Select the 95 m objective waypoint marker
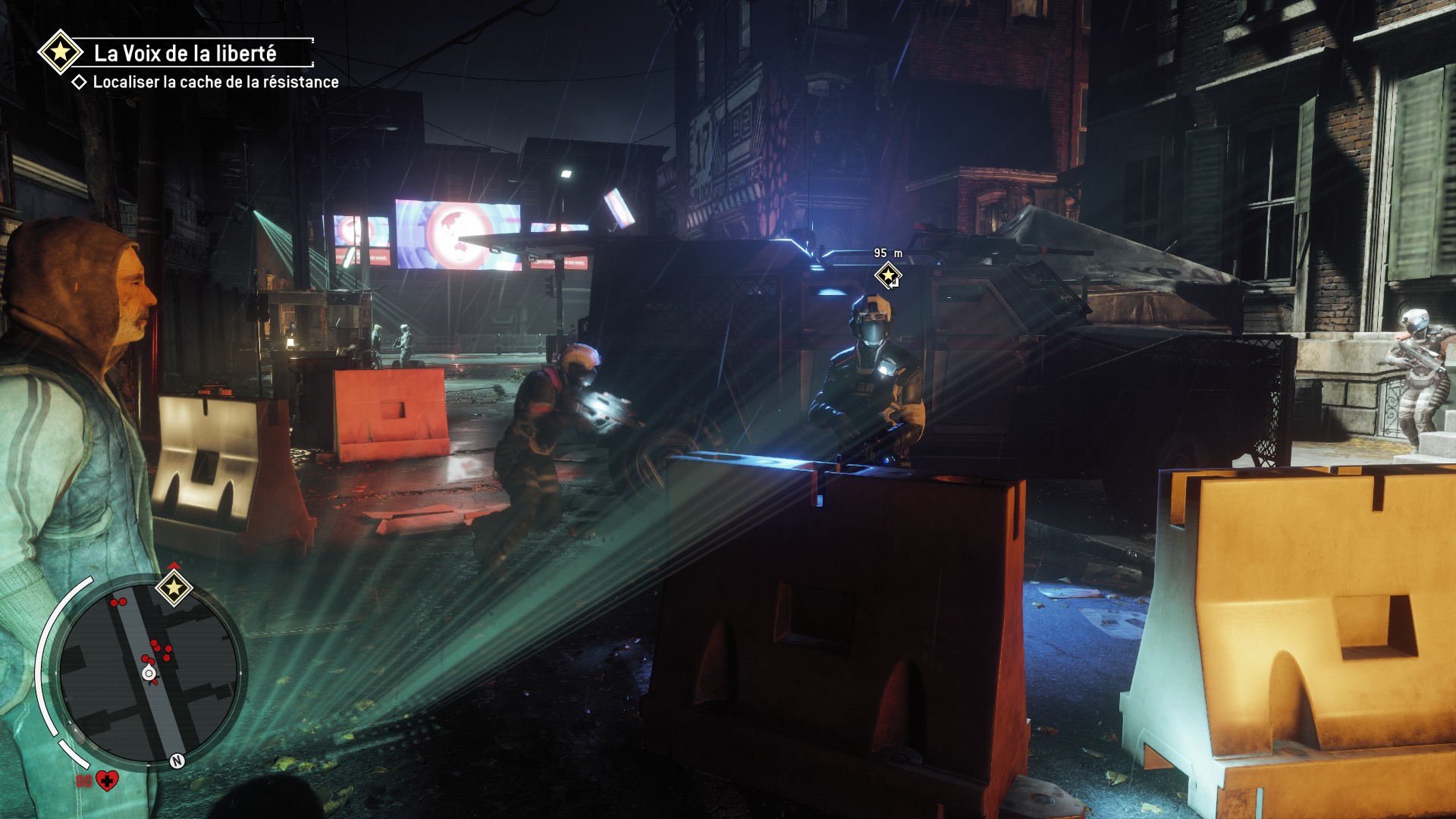Screen dimensions: 1456x819 click(888, 275)
